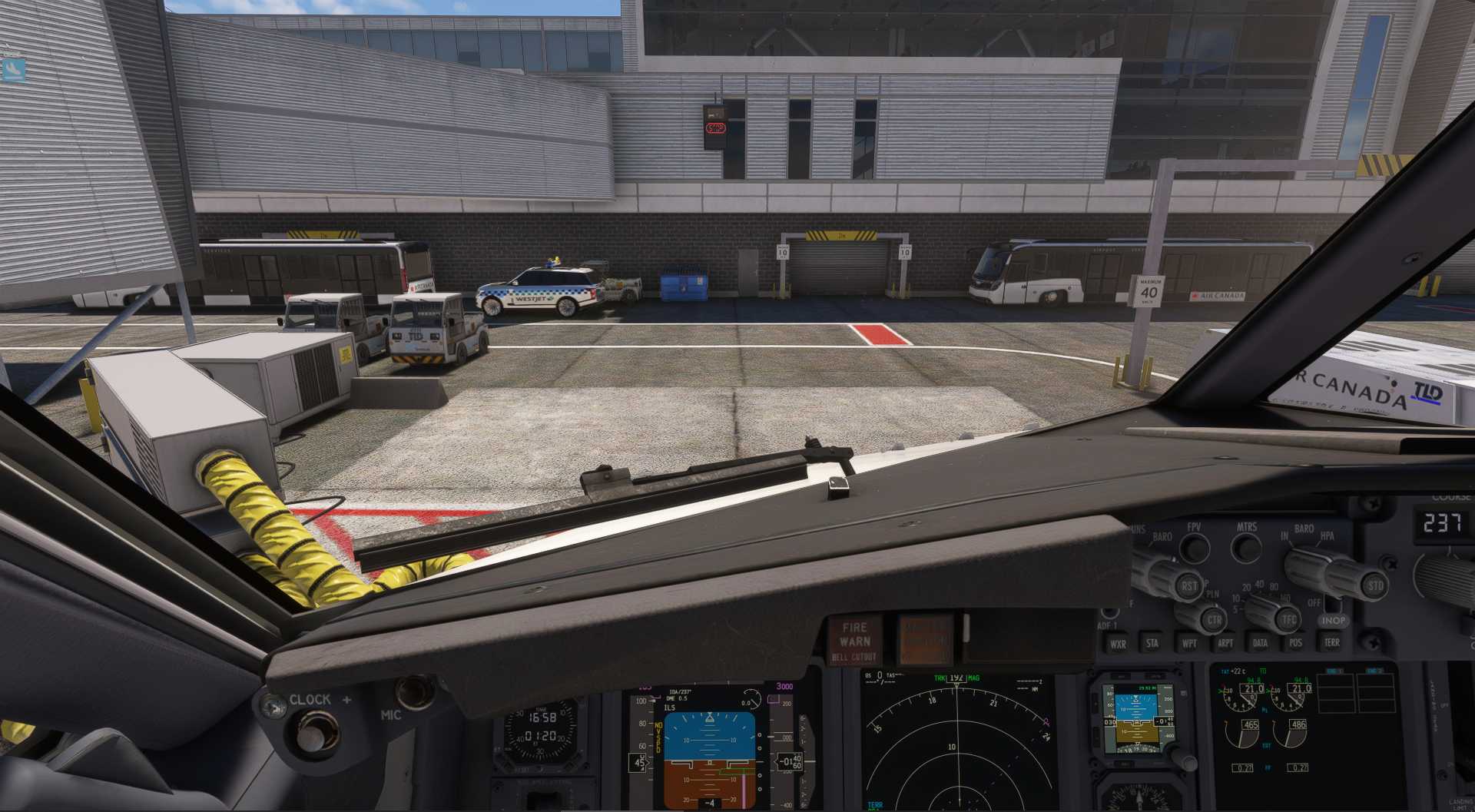Viewport: 1475px width, 812px height.
Task: Toggle the WPT waypoints map button
Action: (x=1188, y=643)
